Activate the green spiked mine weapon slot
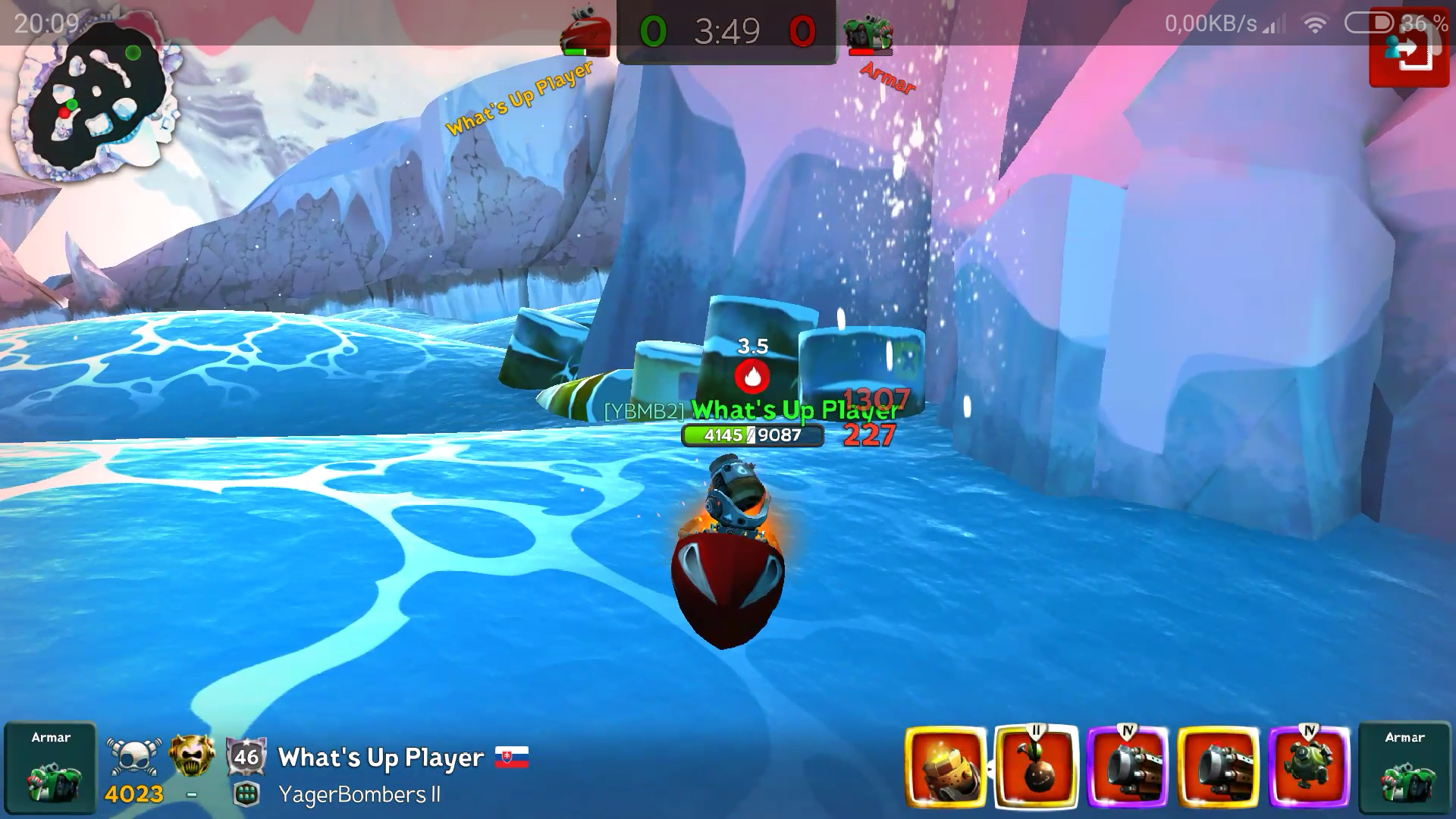Image resolution: width=1456 pixels, height=819 pixels. [x=1309, y=767]
